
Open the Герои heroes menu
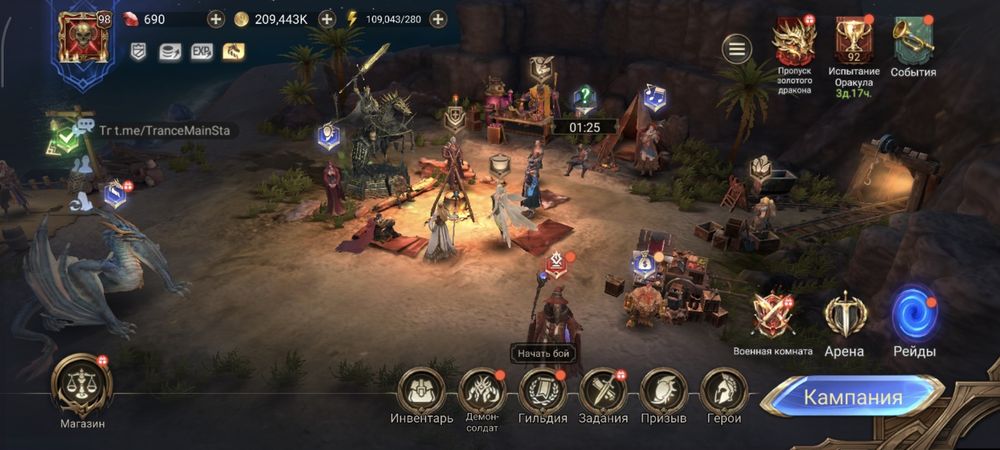[x=723, y=388]
